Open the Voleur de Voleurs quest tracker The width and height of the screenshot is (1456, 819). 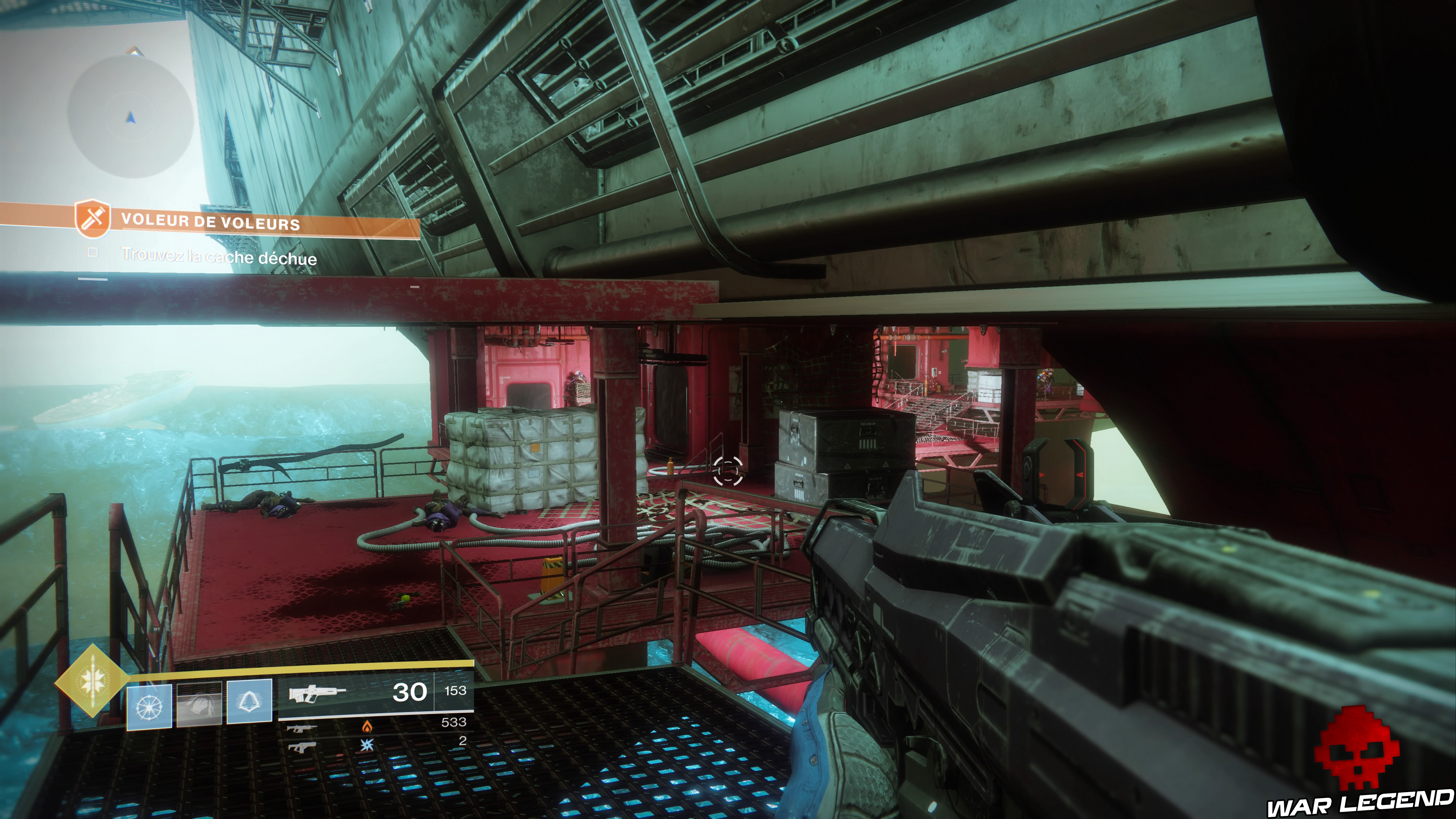210,221
